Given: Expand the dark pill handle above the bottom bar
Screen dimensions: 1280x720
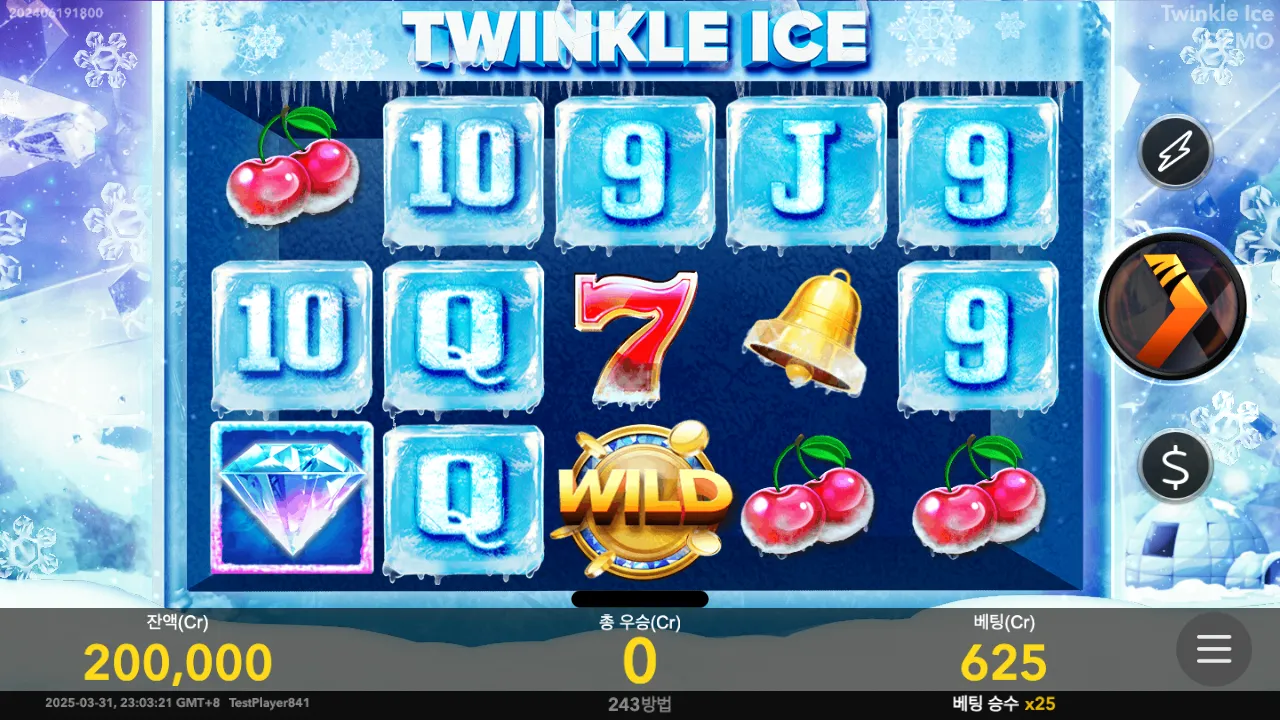Looking at the screenshot, I should pos(640,599).
